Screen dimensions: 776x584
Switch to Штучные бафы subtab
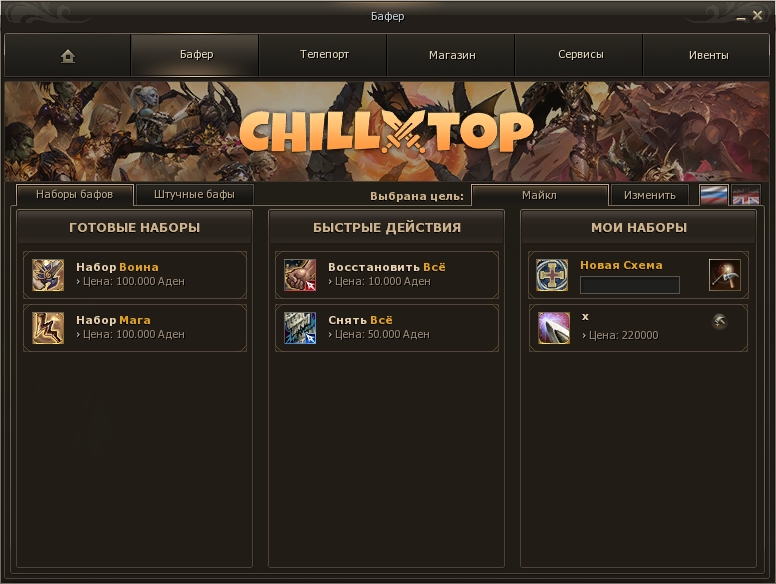coord(194,194)
